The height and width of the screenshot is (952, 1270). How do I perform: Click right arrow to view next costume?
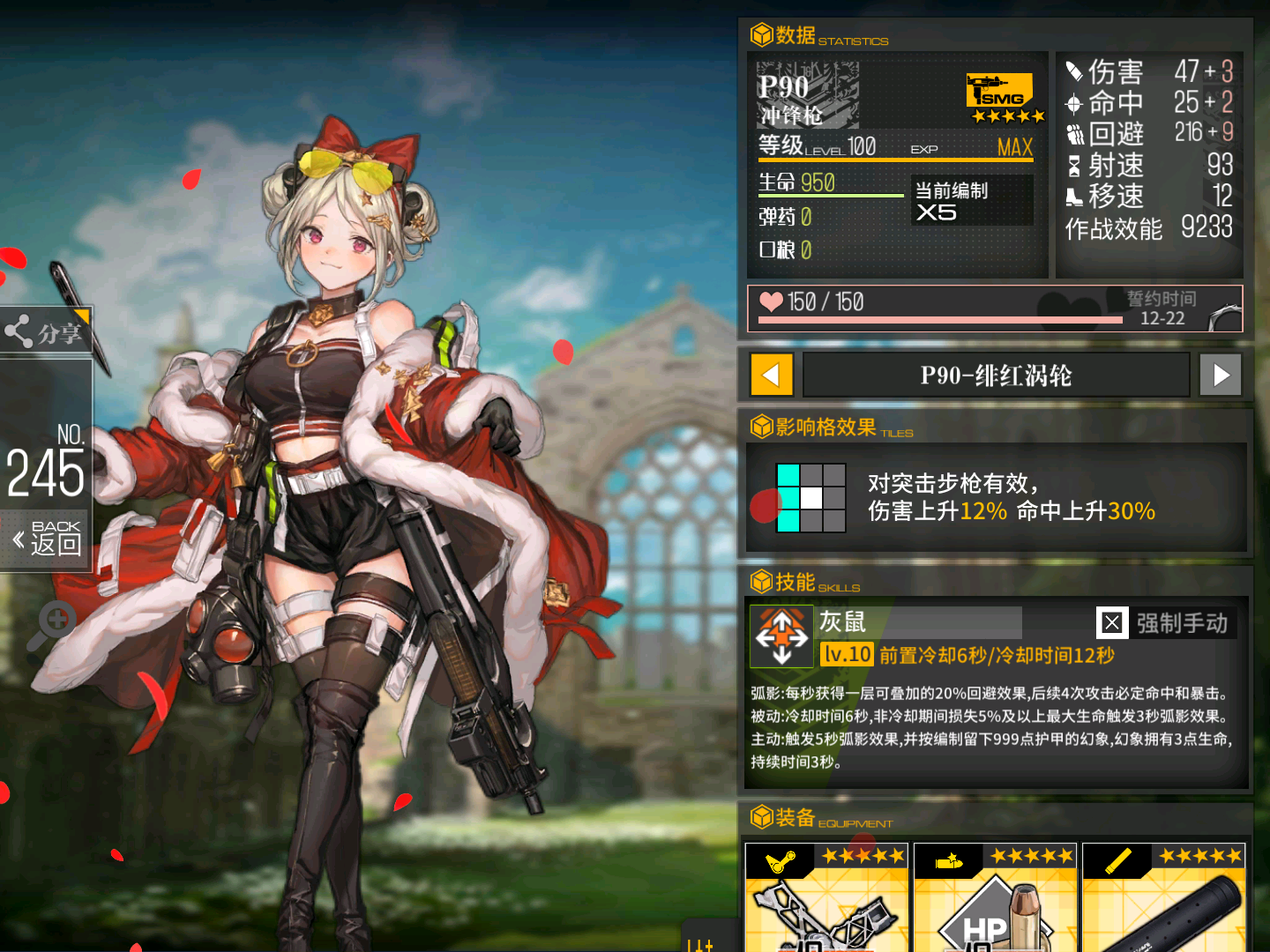[x=1220, y=374]
